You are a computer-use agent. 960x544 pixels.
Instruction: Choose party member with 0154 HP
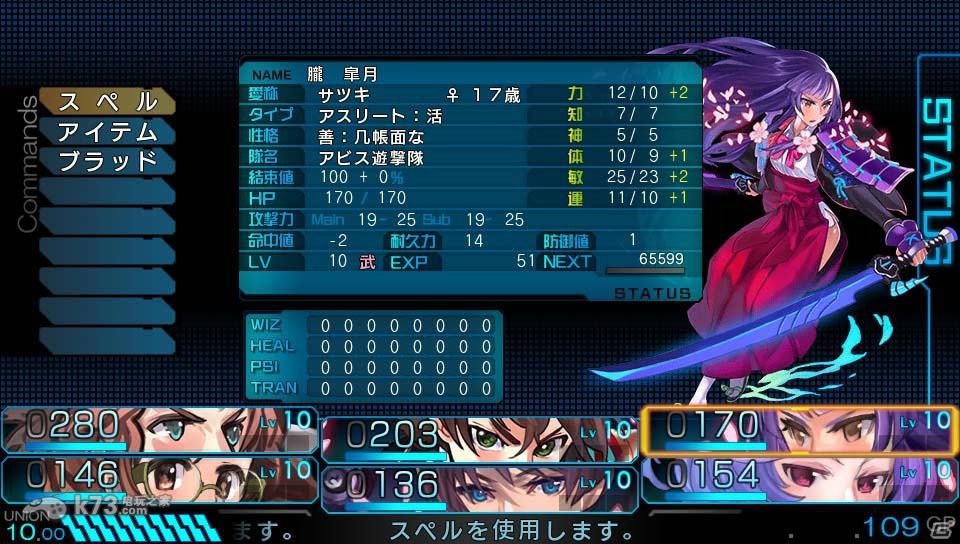point(798,478)
